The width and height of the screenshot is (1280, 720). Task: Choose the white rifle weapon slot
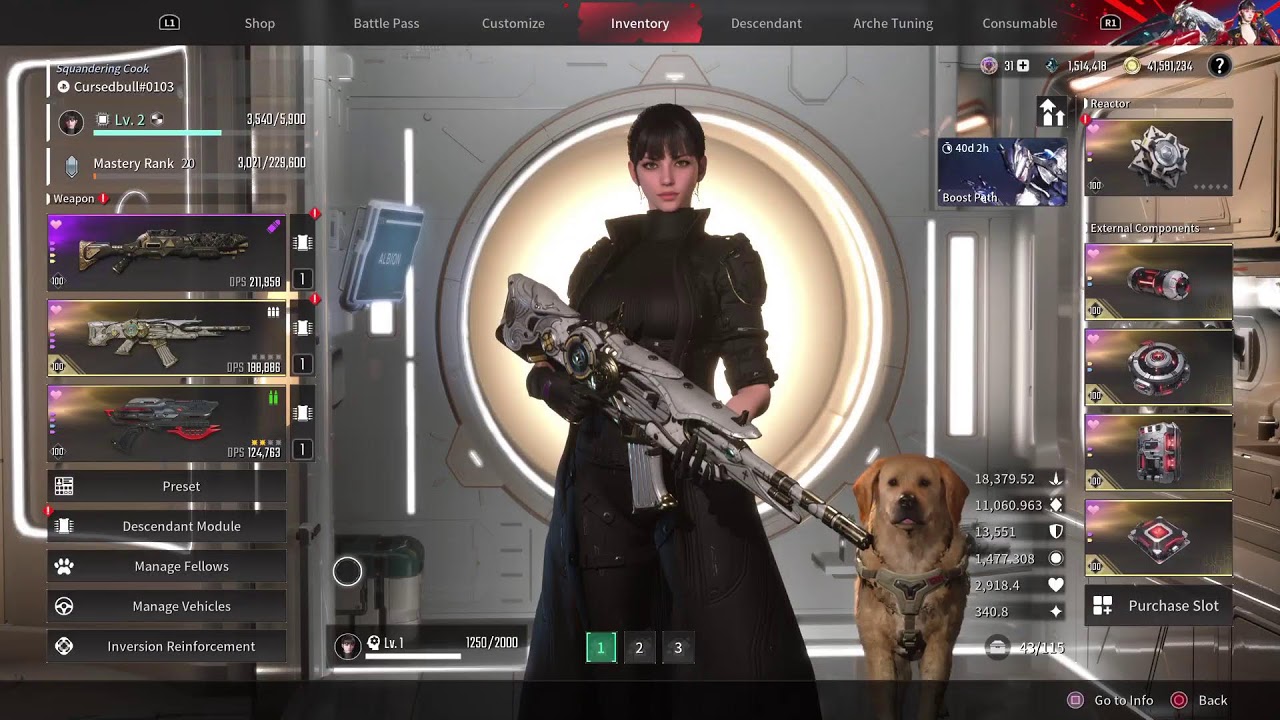pos(167,338)
